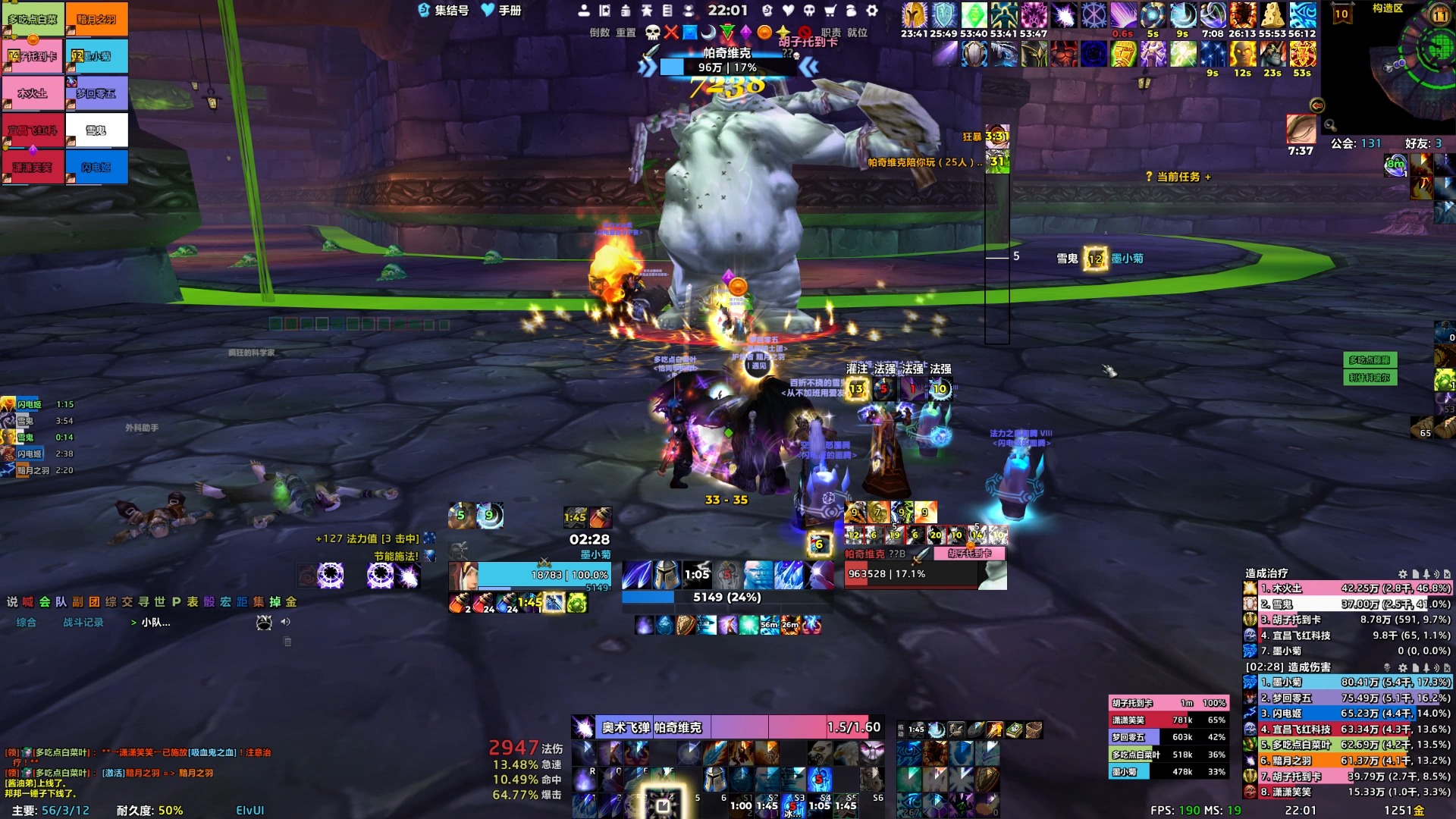Expand the 当前任务 quest tracker
Screen dimensions: 1456x819
(1178, 177)
